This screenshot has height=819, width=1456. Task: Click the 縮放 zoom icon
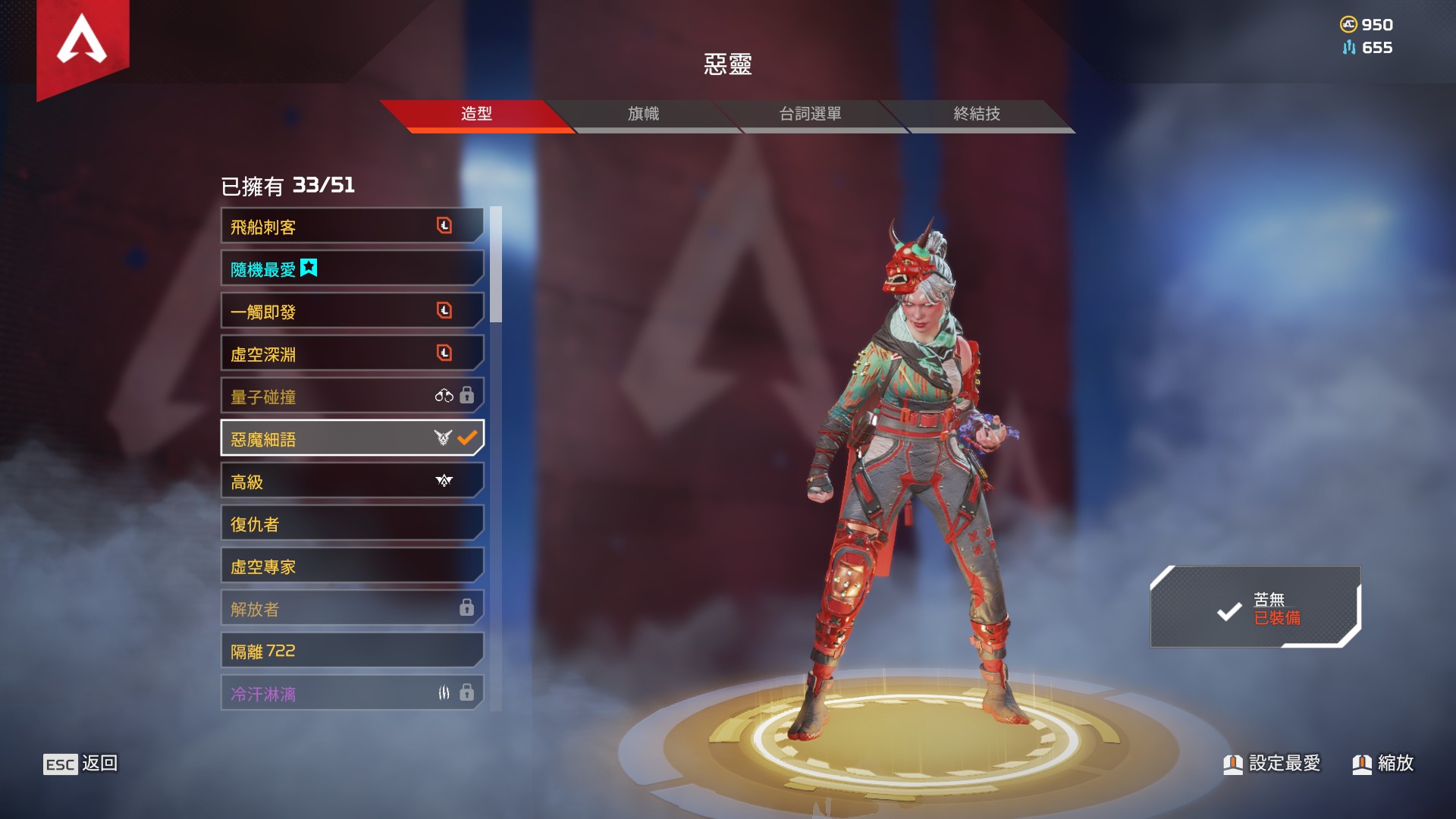(x=1363, y=764)
